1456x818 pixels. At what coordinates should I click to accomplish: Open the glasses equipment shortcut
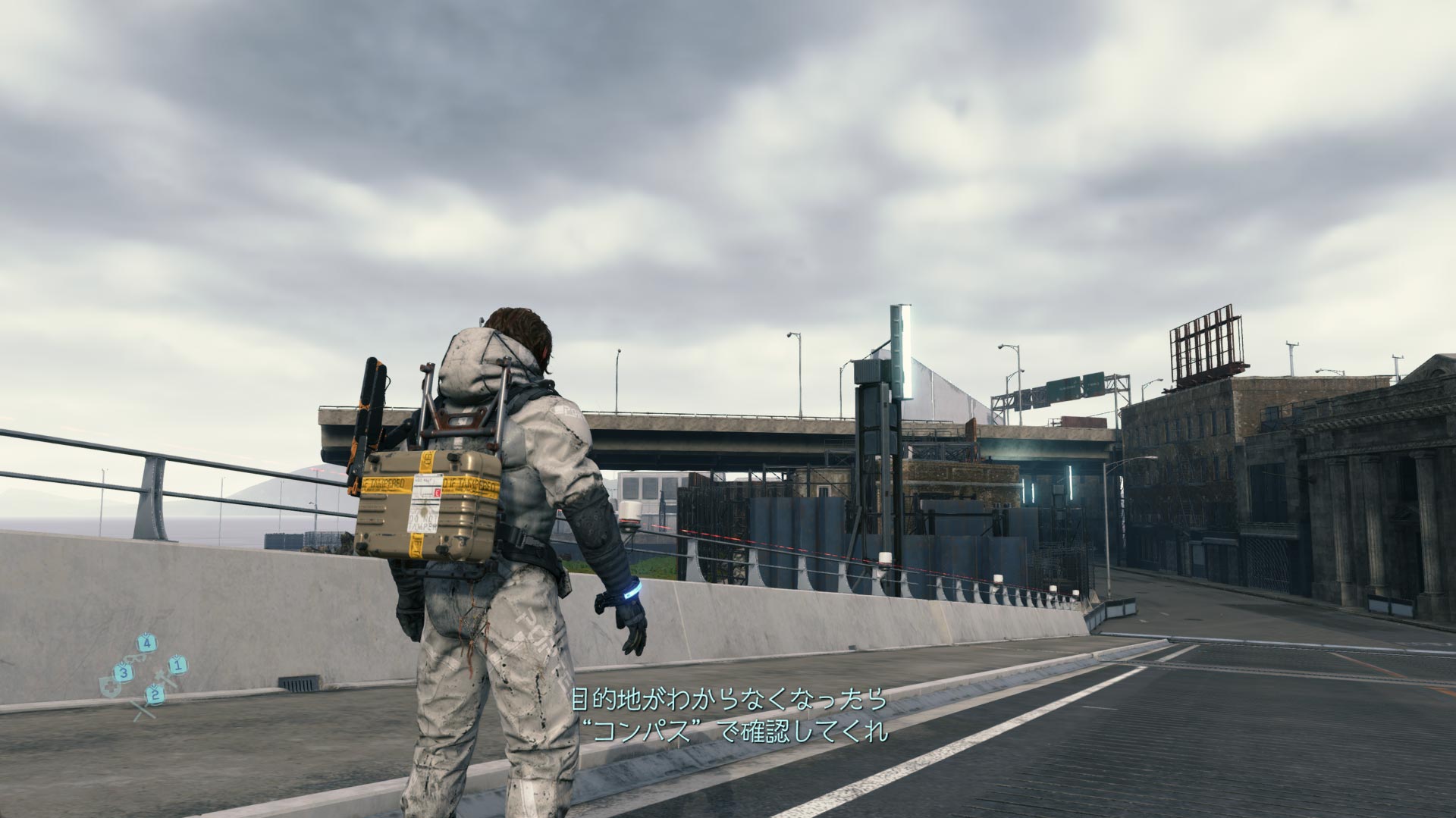[133, 660]
